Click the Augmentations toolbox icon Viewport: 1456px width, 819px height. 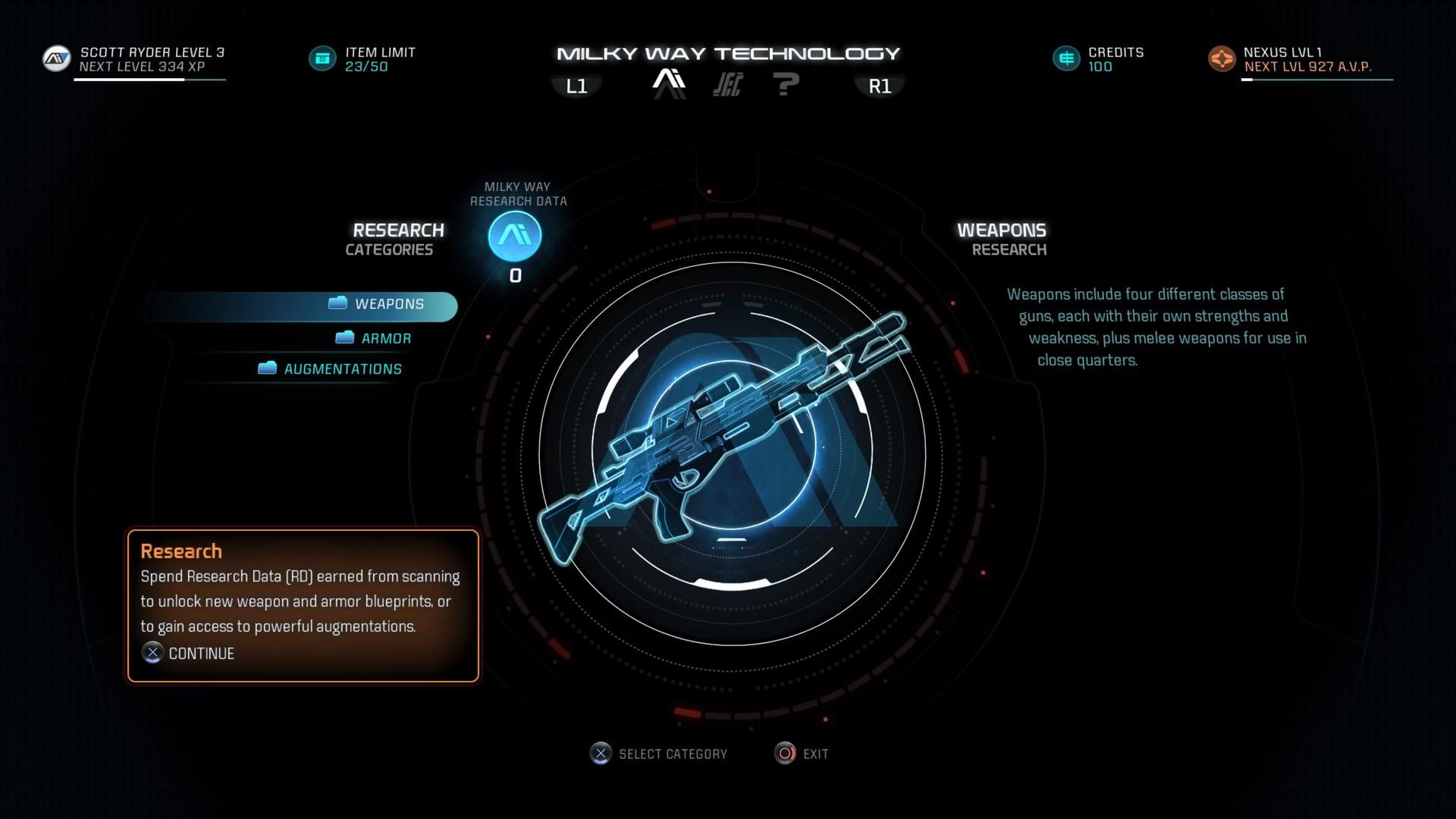[x=267, y=369]
